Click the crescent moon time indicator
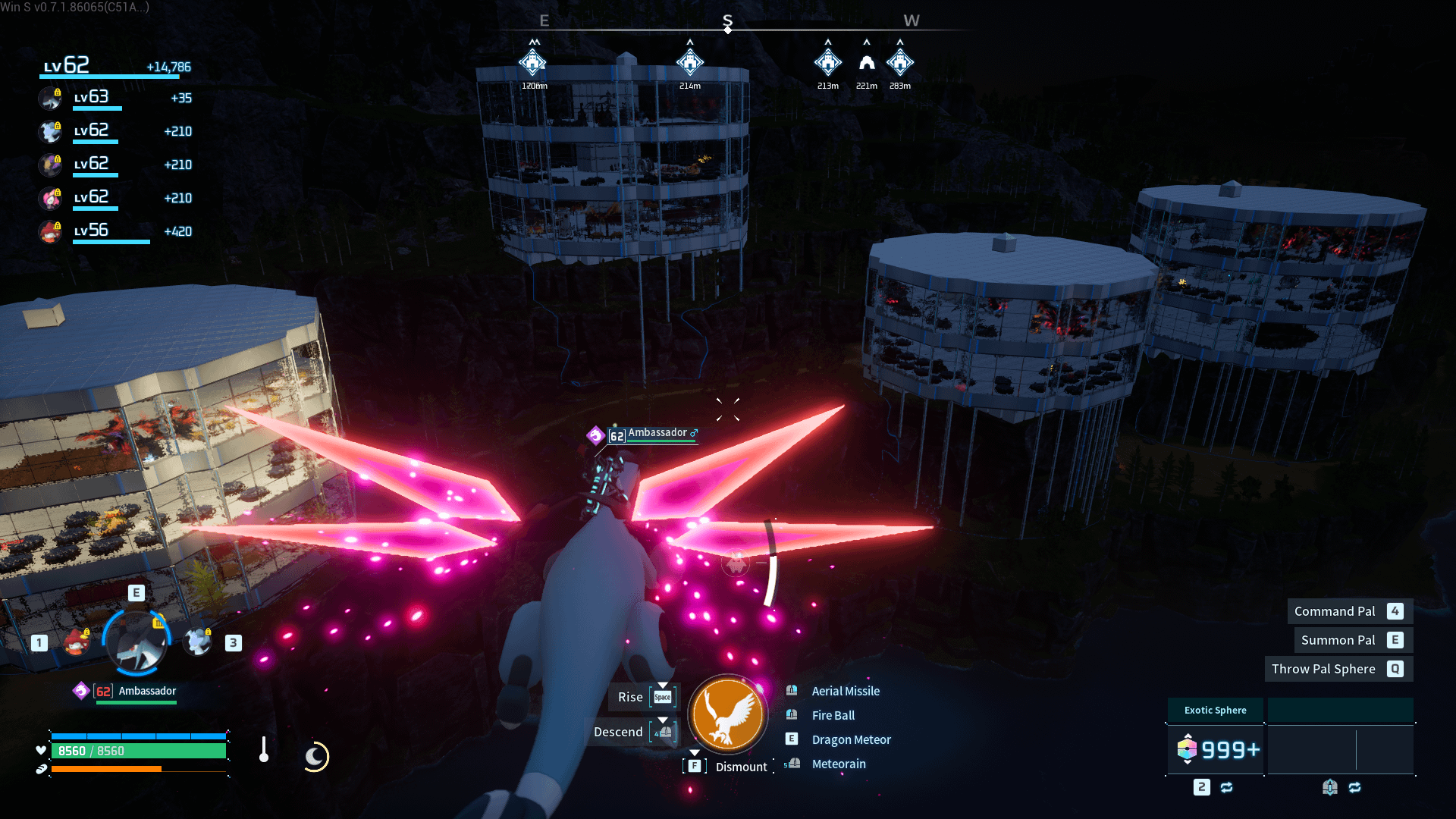Viewport: 1456px width, 819px height. pos(315,756)
